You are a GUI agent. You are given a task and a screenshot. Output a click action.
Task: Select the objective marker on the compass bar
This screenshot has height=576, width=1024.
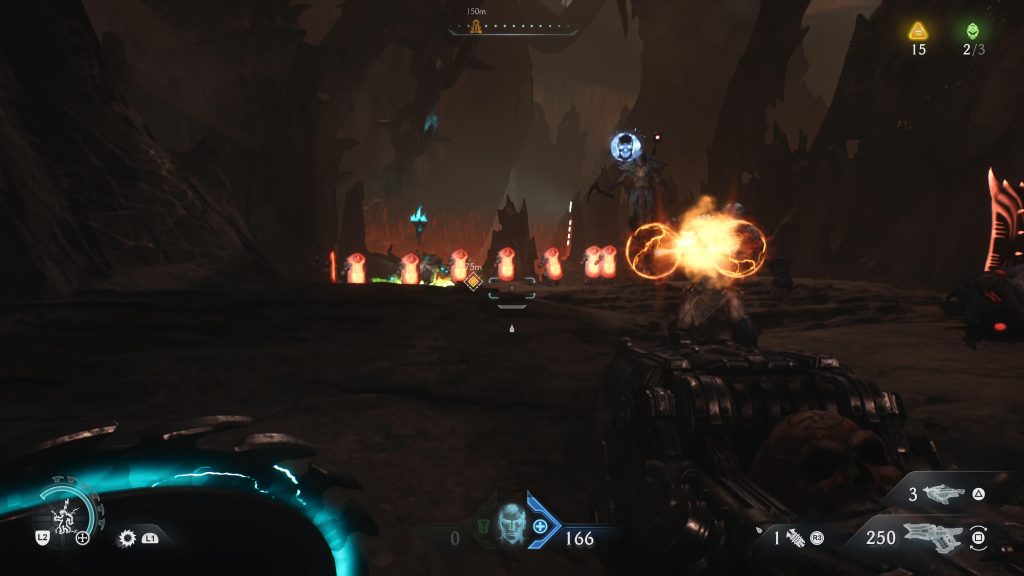tap(476, 27)
